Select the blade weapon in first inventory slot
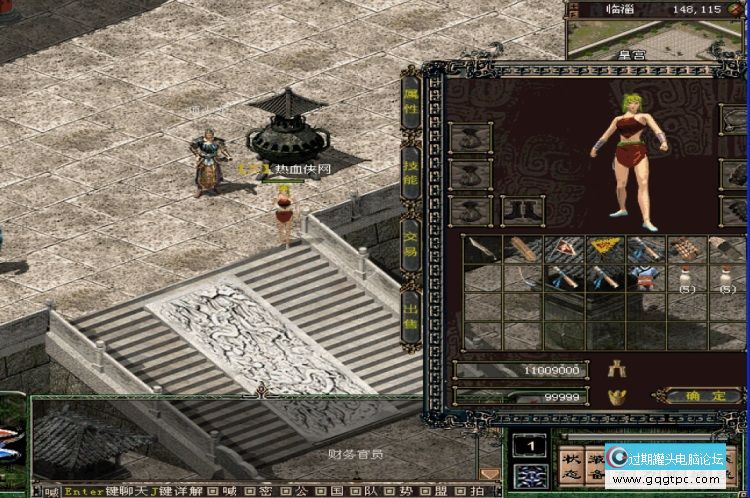 479,249
